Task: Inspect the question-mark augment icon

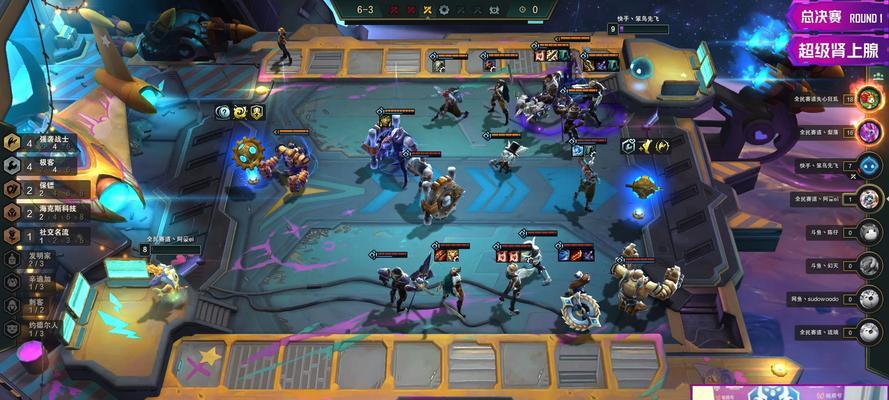Action: point(224,112)
